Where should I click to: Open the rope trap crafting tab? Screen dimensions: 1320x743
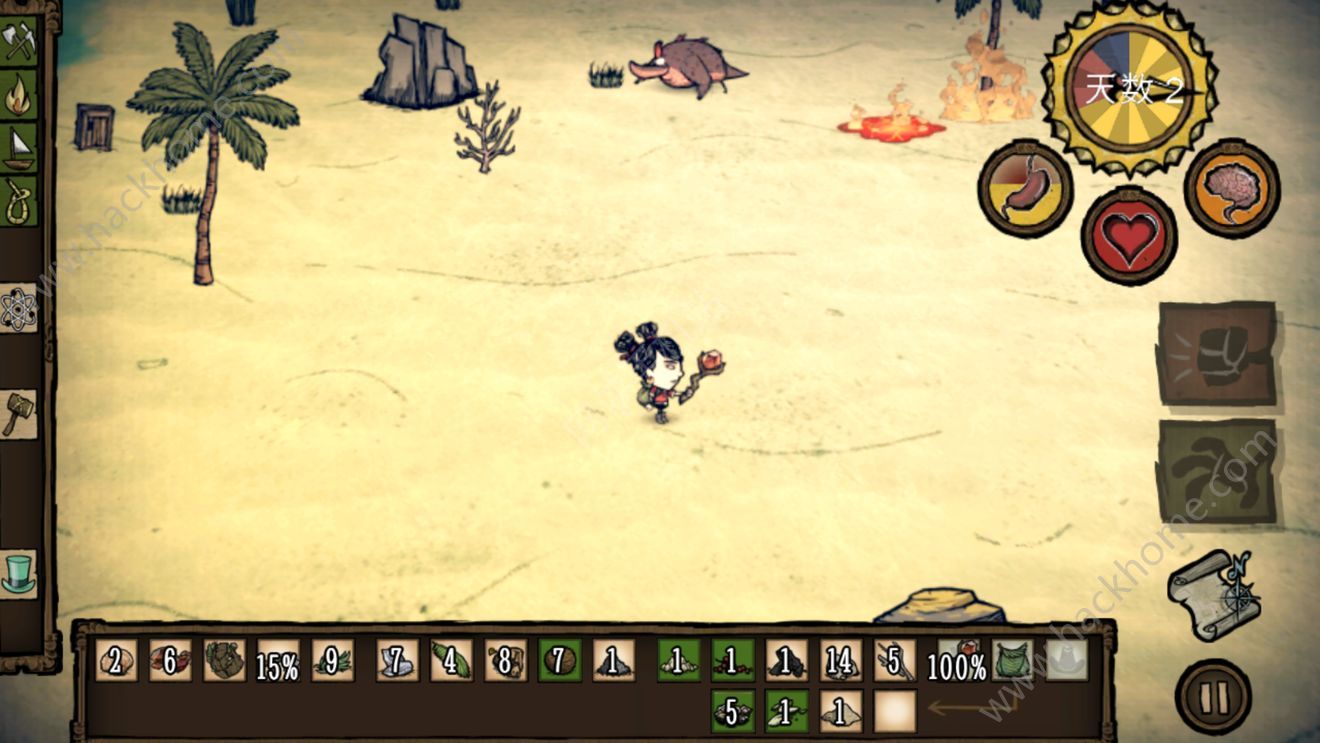click(19, 201)
